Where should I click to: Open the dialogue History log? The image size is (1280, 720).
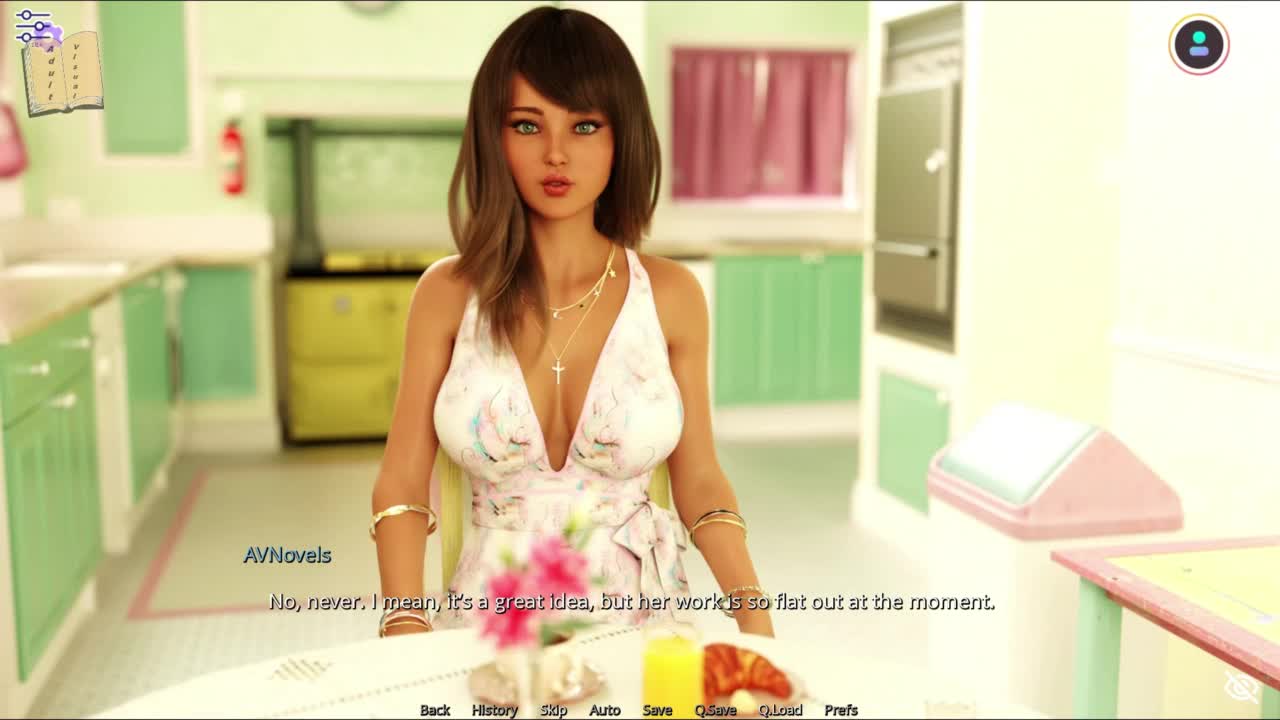pyautogui.click(x=494, y=709)
